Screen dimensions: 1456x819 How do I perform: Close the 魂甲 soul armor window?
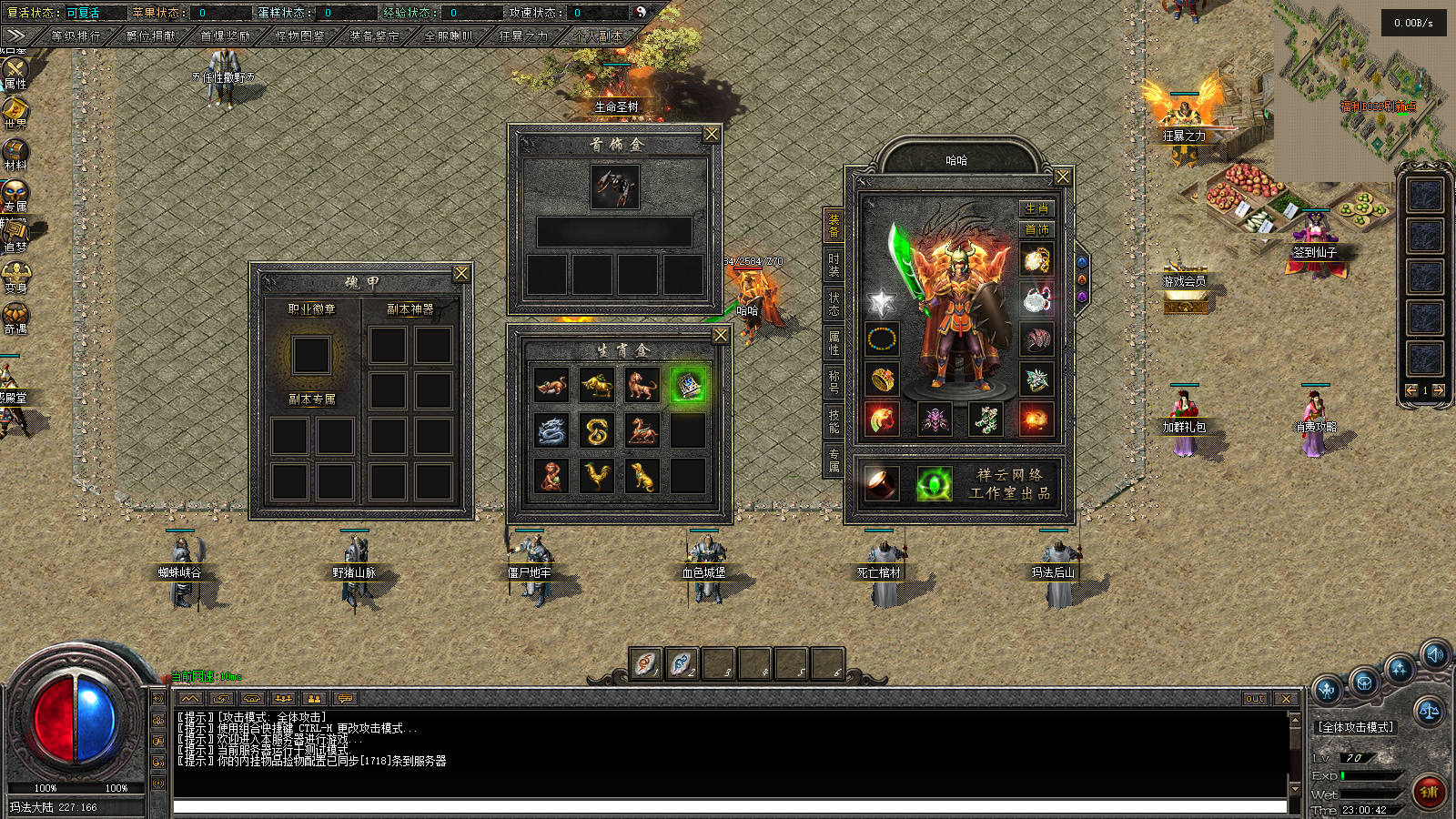tap(461, 273)
